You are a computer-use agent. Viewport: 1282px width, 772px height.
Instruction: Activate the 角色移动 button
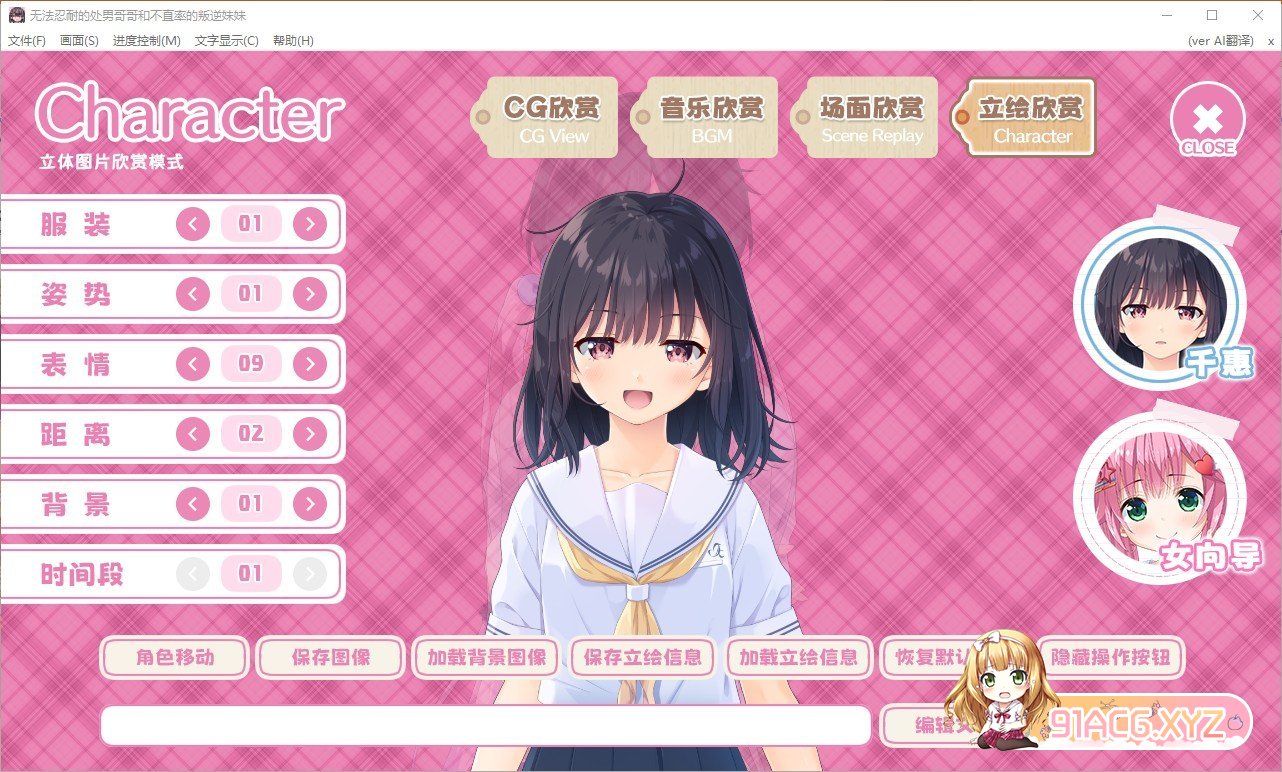(x=175, y=658)
